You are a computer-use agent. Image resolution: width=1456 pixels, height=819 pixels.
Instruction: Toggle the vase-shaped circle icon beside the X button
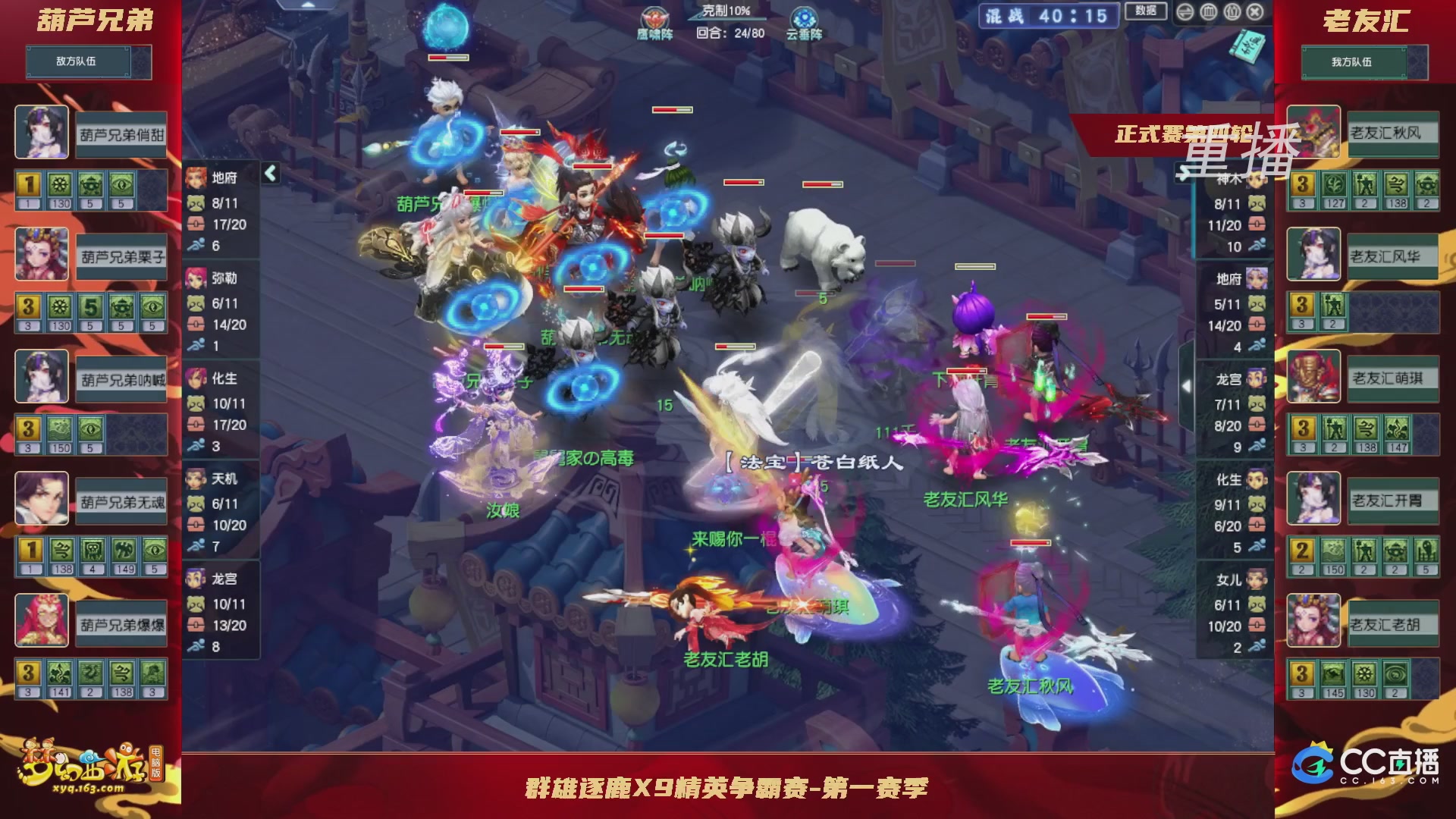click(x=1232, y=12)
